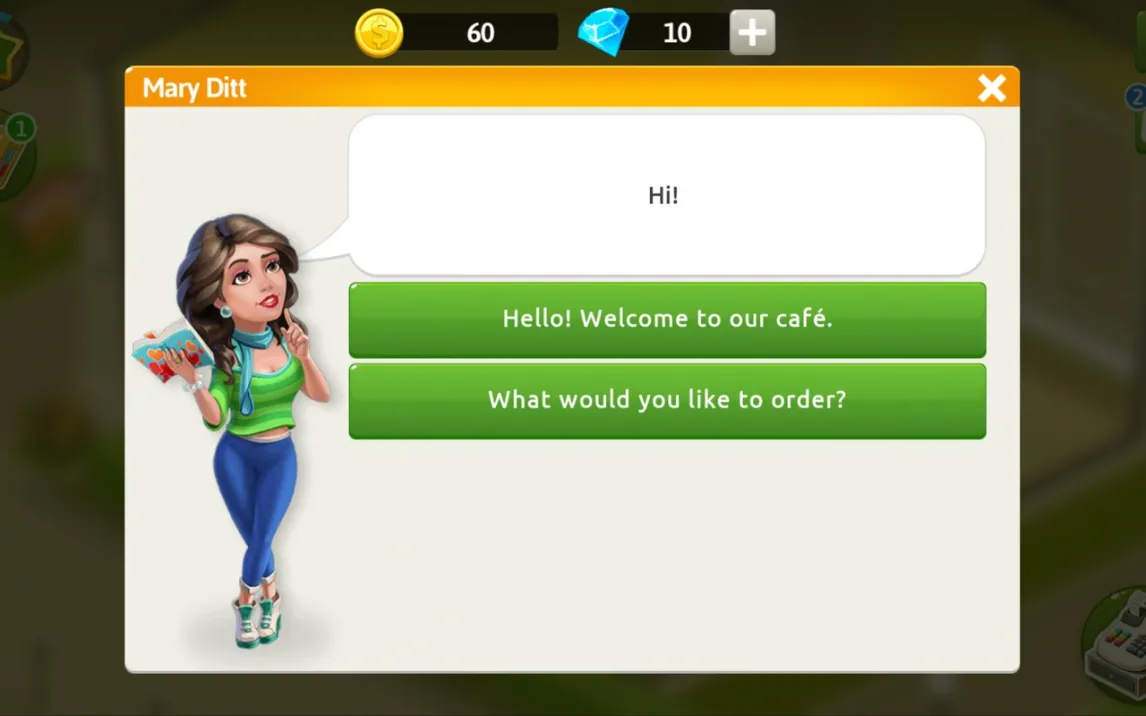Image resolution: width=1146 pixels, height=716 pixels.
Task: Close the Mary Ditt dialogue window
Action: pos(991,88)
